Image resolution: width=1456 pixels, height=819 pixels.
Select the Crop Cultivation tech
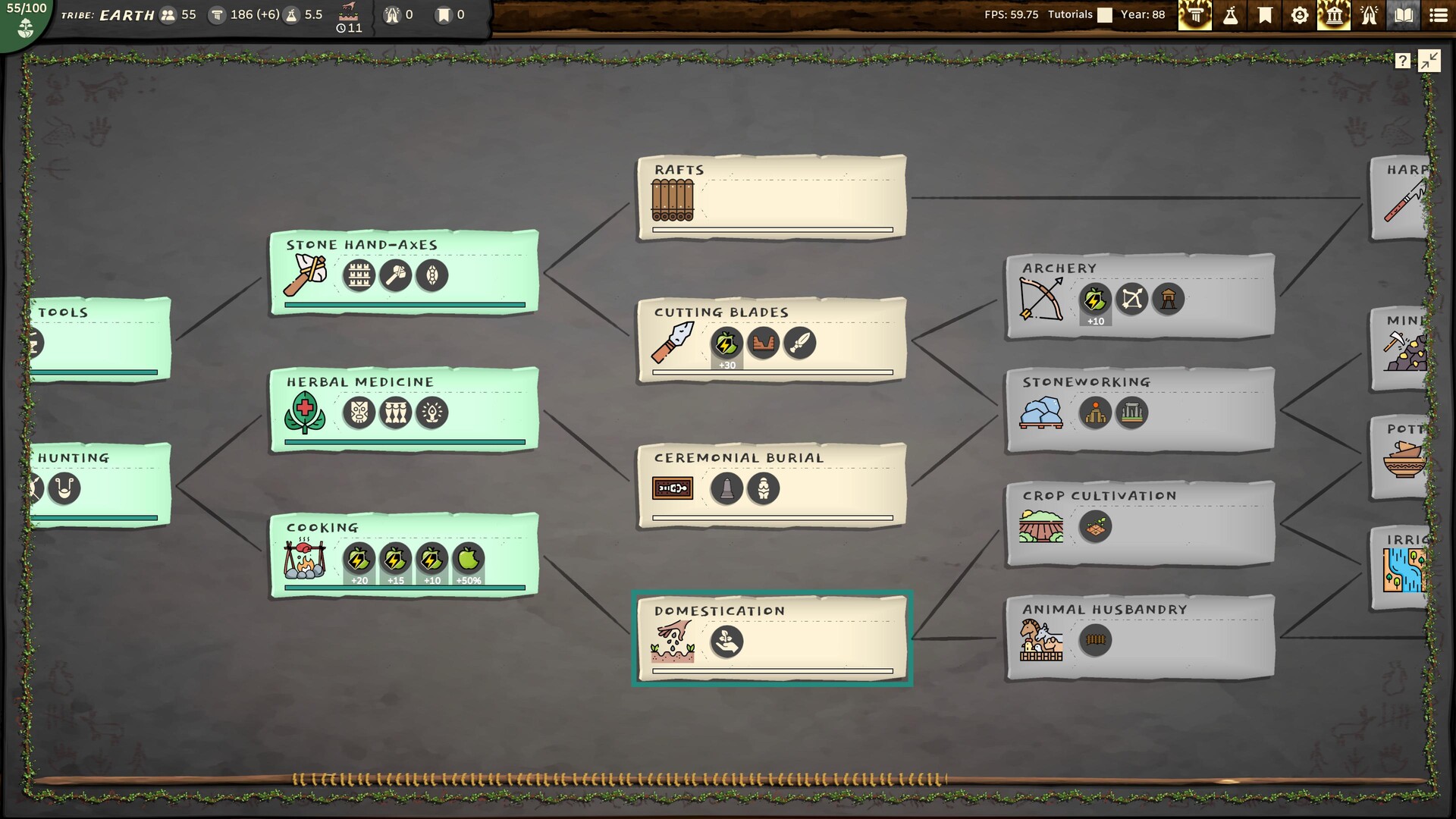point(1140,523)
